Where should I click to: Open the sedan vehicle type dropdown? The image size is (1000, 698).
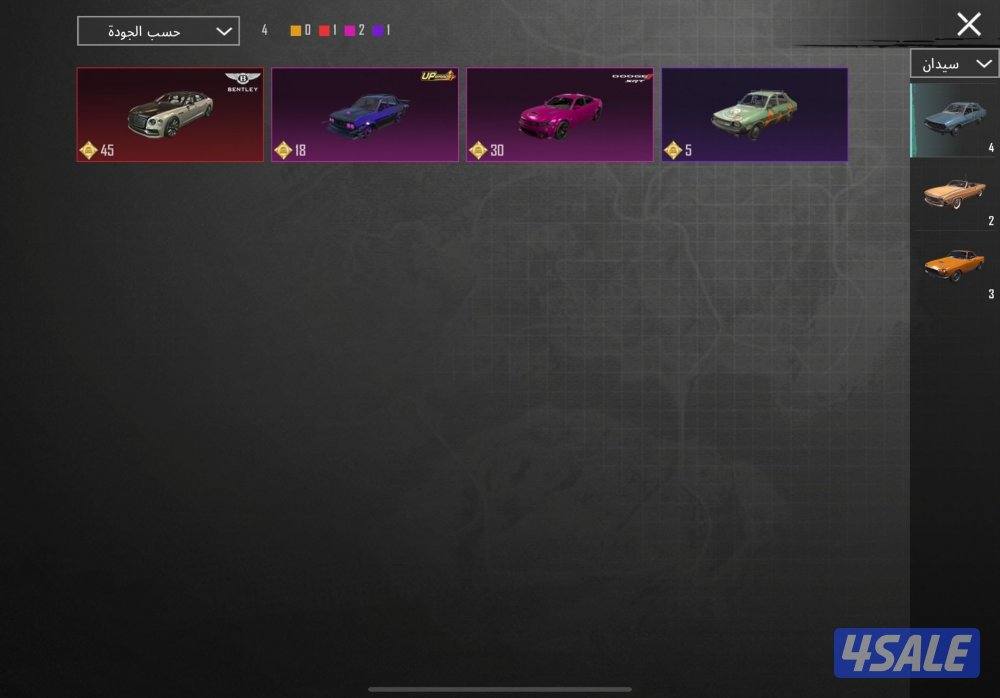pyautogui.click(x=953, y=64)
